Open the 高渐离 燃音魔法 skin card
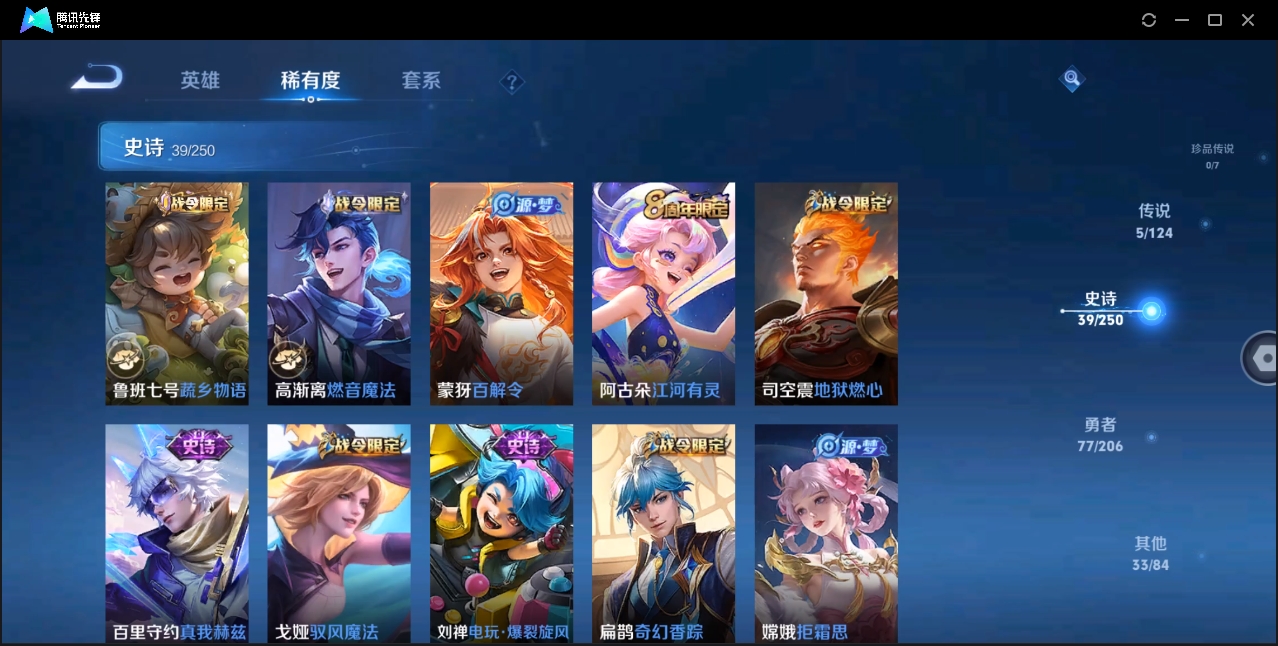This screenshot has height=646, width=1278. coord(339,293)
